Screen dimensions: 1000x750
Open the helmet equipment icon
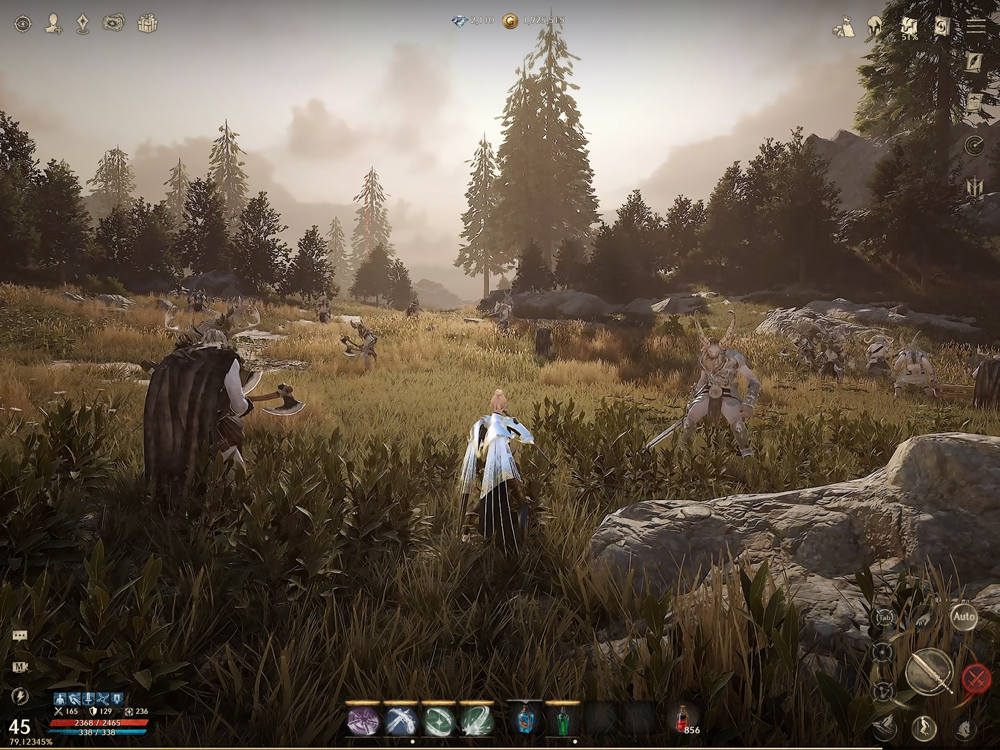click(875, 27)
